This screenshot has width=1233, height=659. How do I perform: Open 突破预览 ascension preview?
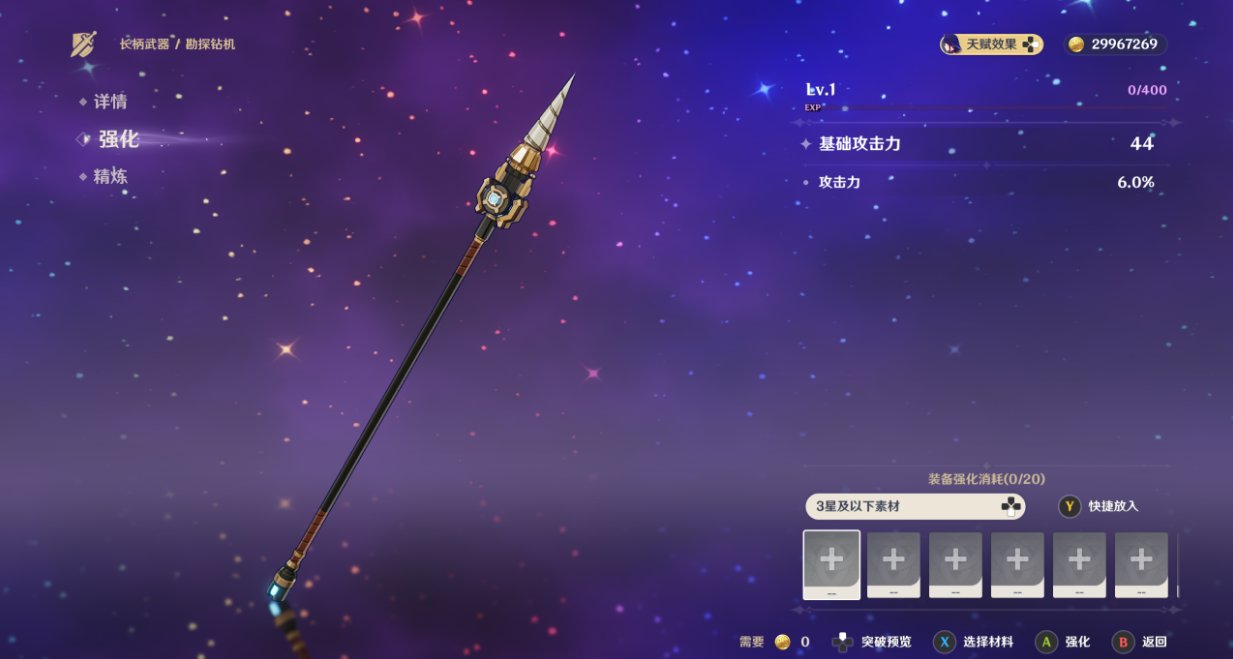pyautogui.click(x=872, y=642)
